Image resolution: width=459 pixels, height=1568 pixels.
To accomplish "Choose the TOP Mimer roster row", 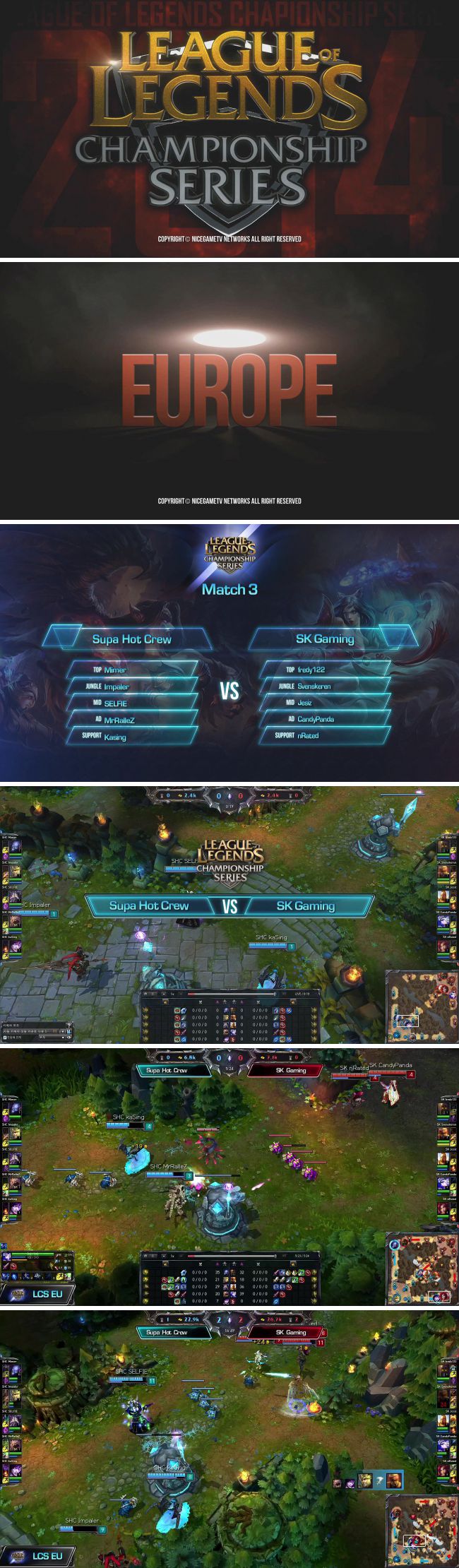I will pos(132,669).
